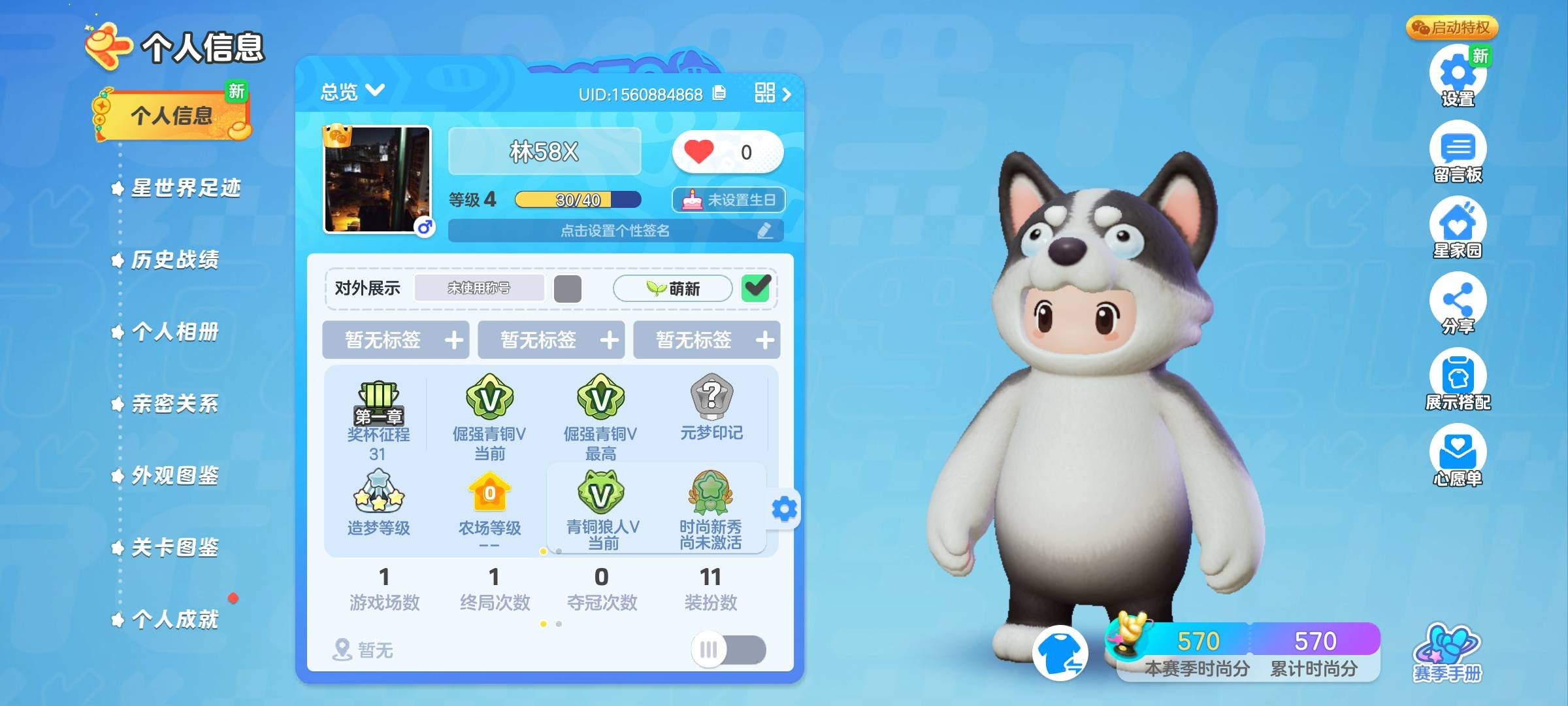Copy the UID number with the copy icon
The image size is (1568, 706).
(719, 93)
